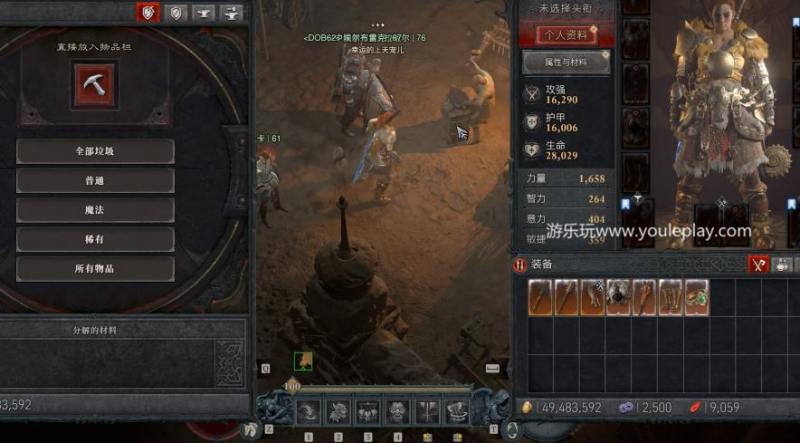Image resolution: width=800 pixels, height=443 pixels.
Task: Salvage all junk with the 全部垃圾 button
Action: (x=96, y=151)
